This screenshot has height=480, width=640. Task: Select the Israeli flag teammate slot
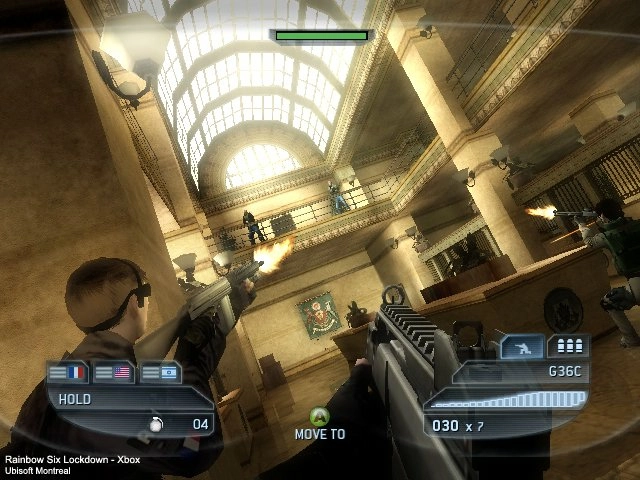(160, 372)
